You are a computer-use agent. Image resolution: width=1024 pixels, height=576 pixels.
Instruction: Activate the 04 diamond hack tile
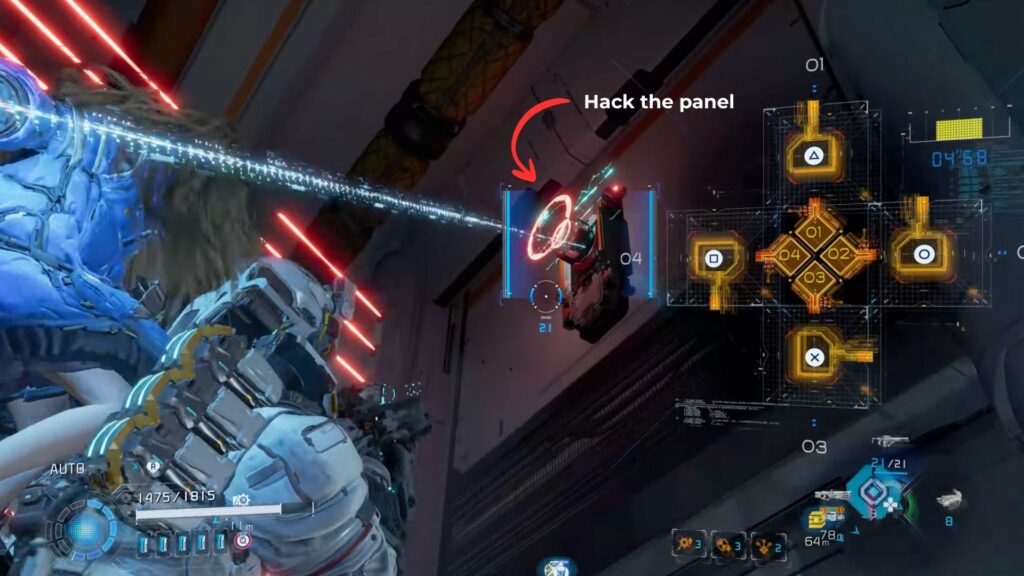coord(790,256)
